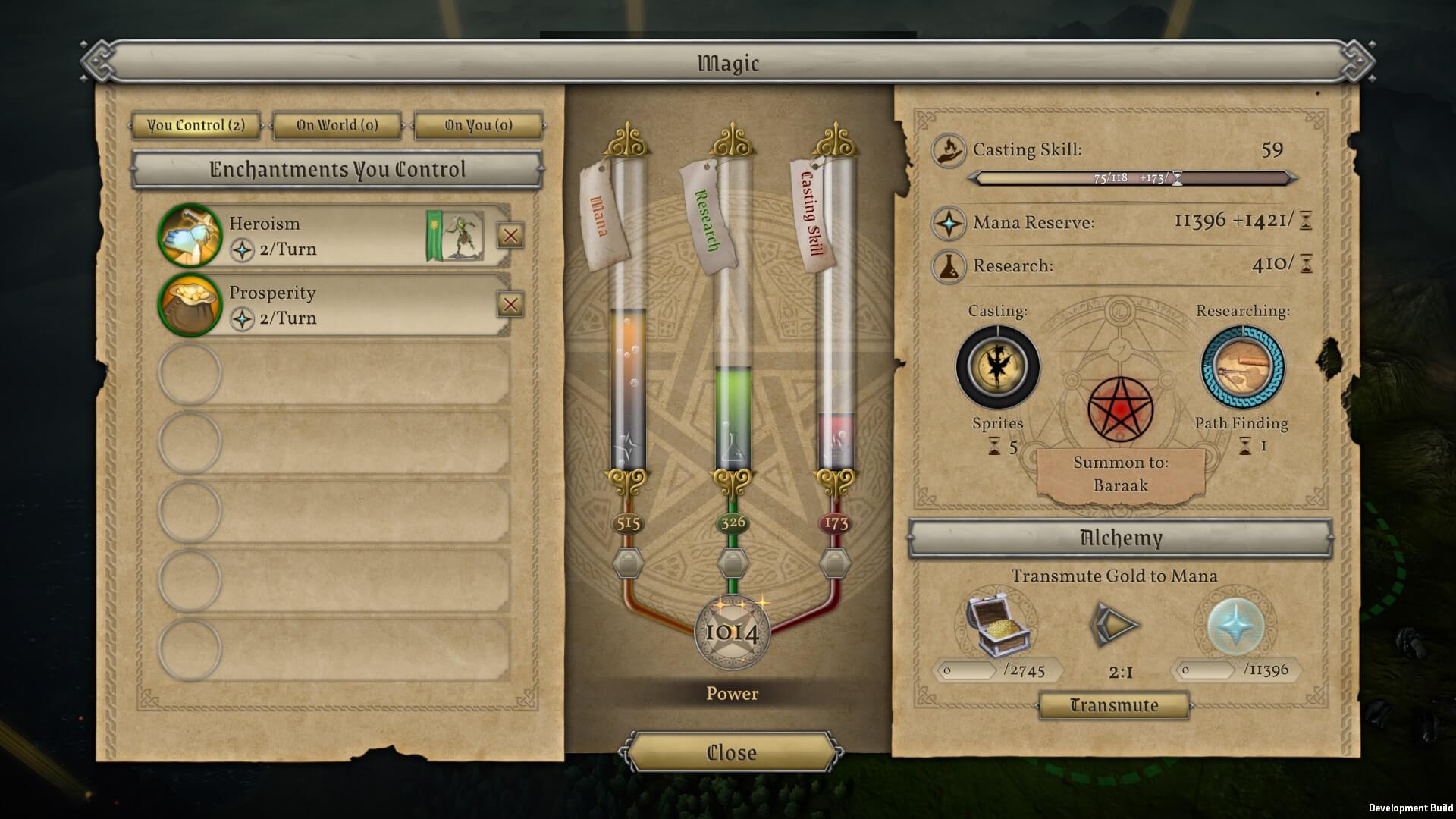Open the On You enchantments tab

tap(477, 126)
